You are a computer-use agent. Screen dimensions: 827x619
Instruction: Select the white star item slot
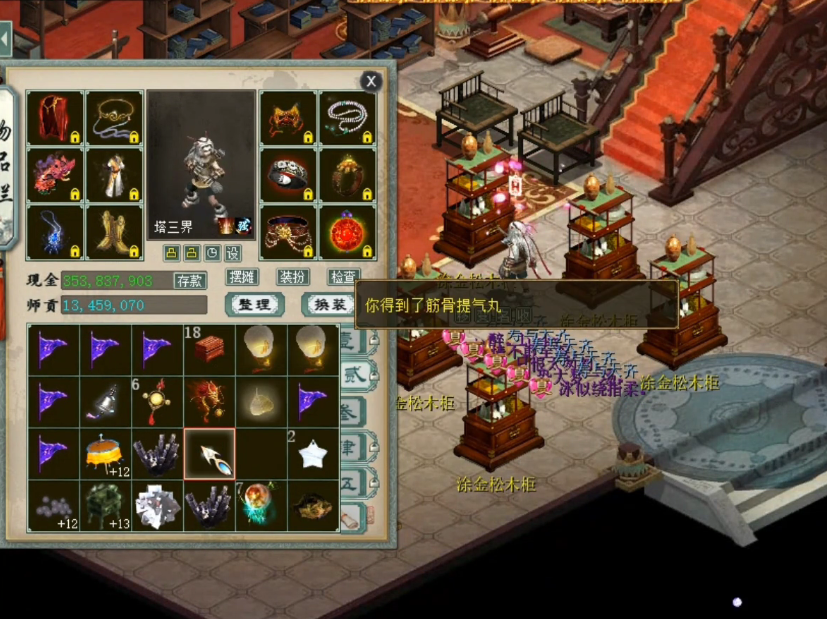pos(313,453)
